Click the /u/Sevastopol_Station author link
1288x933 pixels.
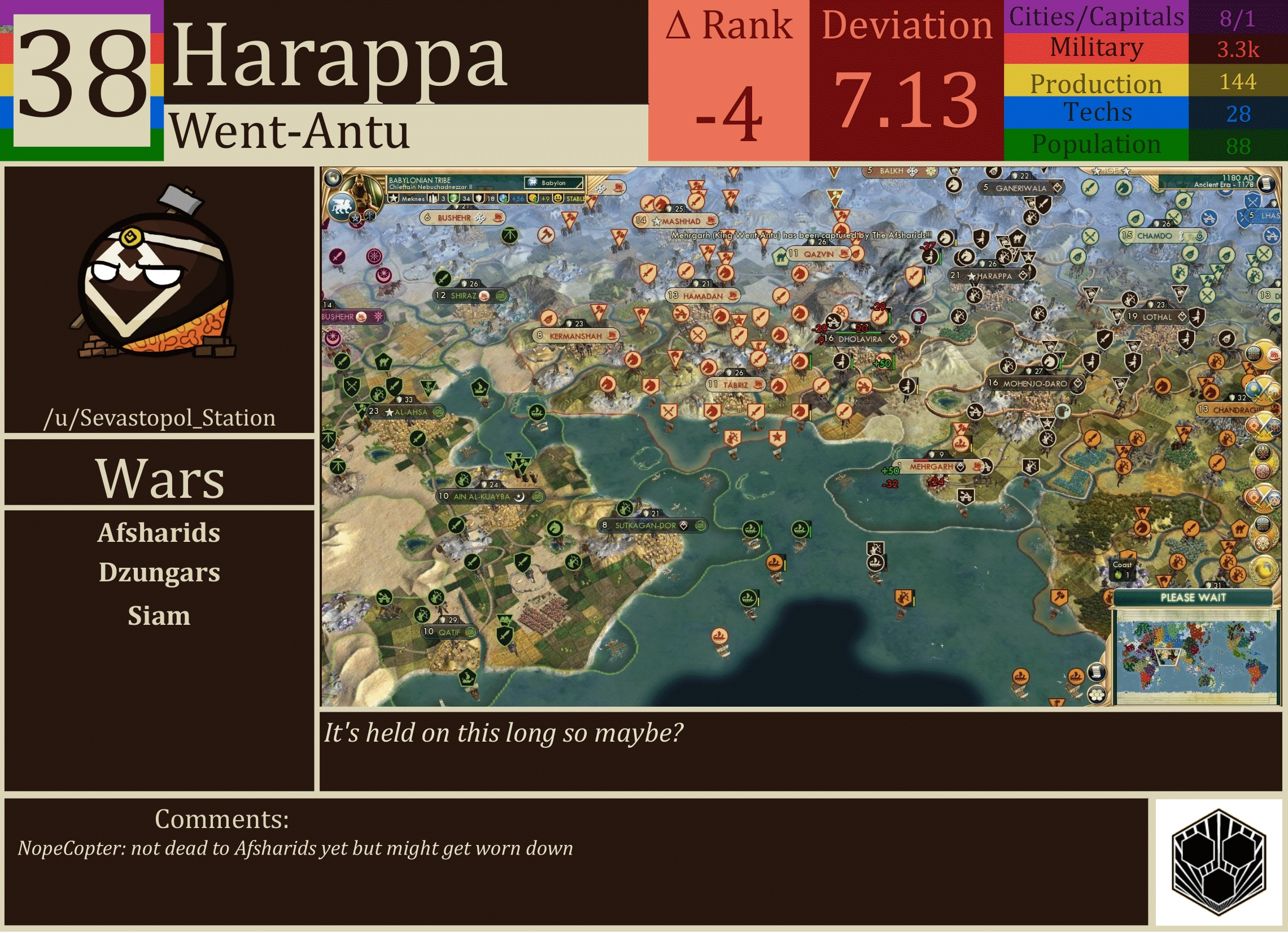(161, 418)
